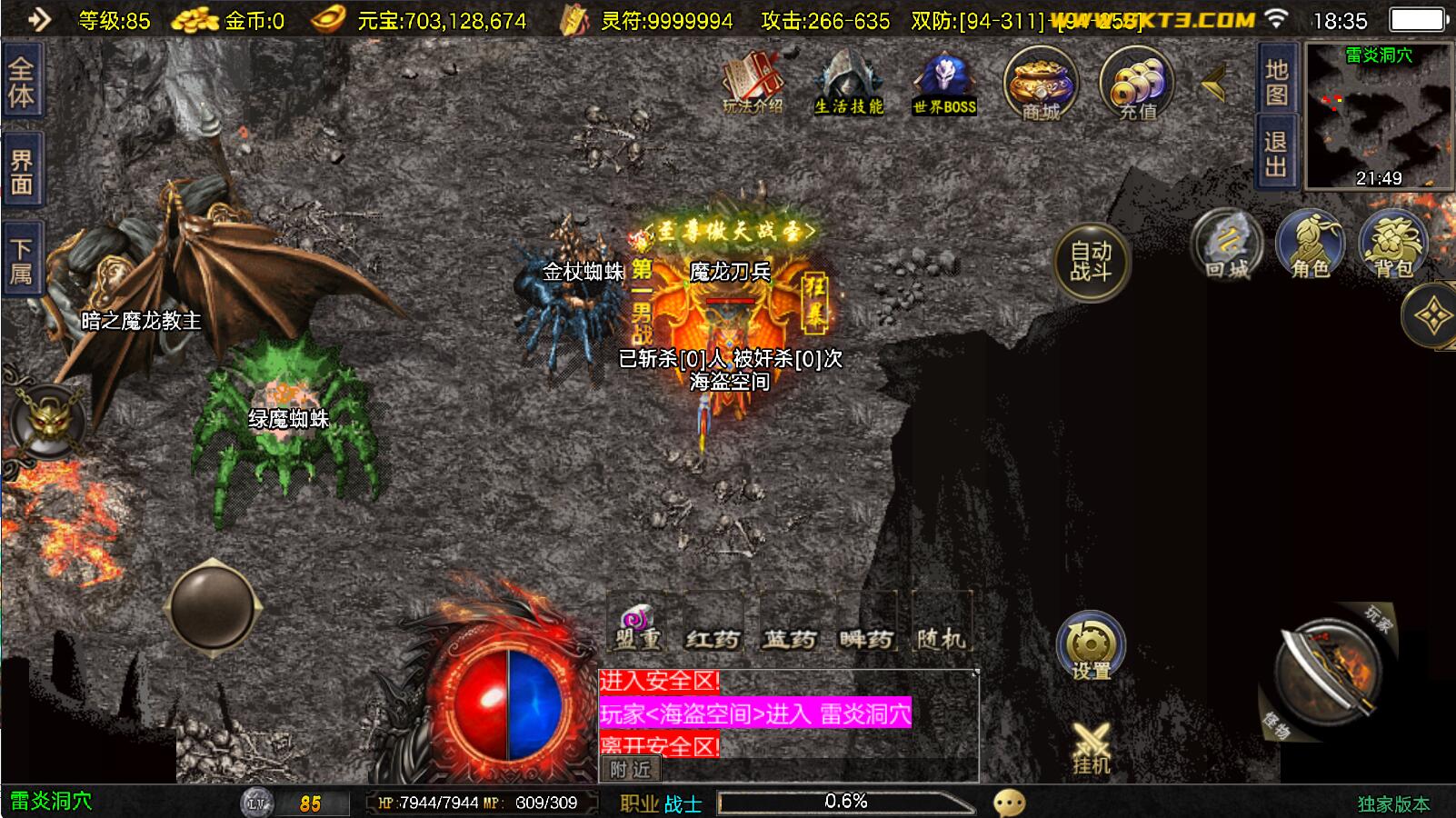1456x818 pixels.
Task: Open the 充值 recharge screen
Action: (1137, 85)
